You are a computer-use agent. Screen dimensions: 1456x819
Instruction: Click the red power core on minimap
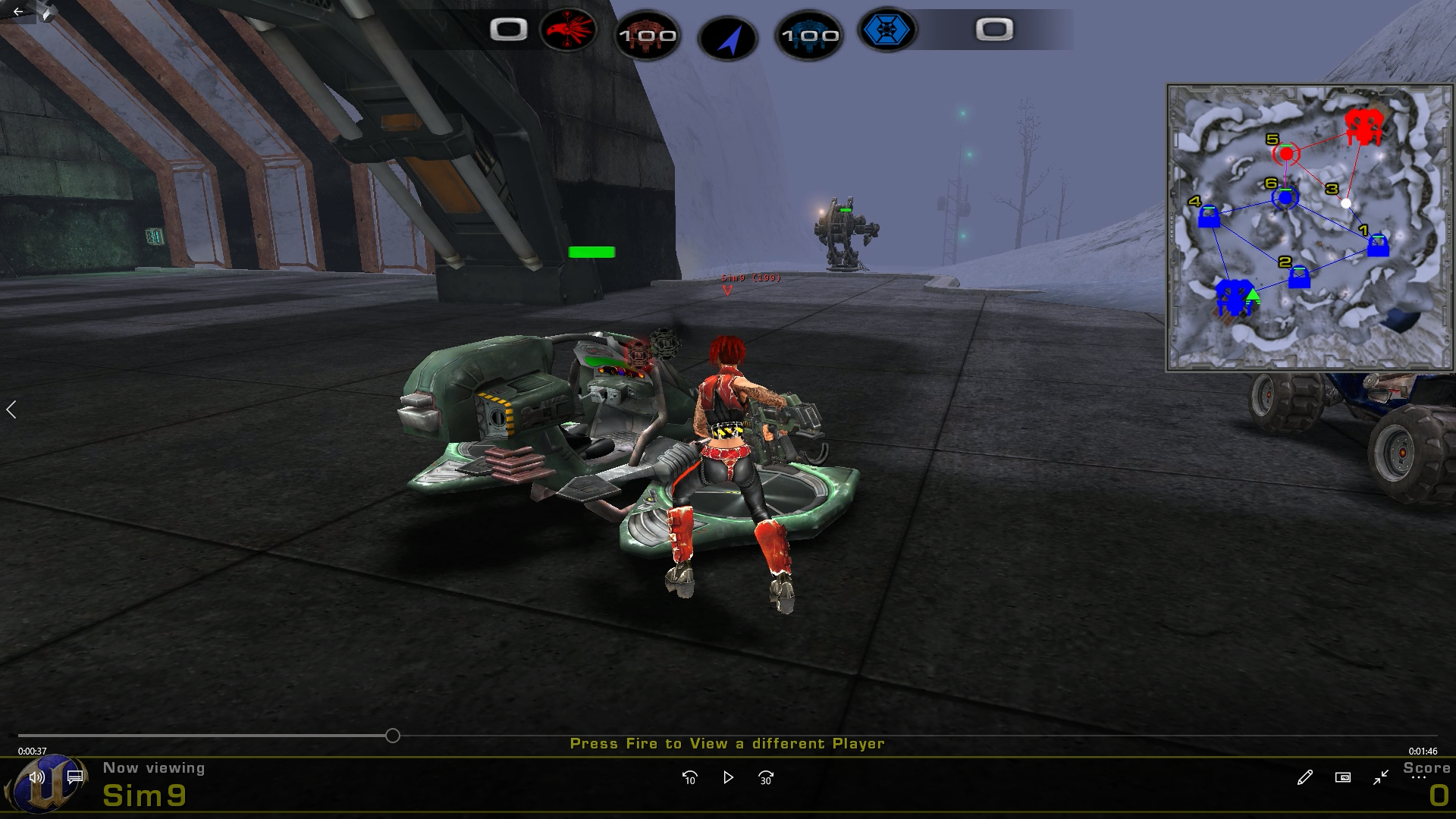[x=1363, y=127]
